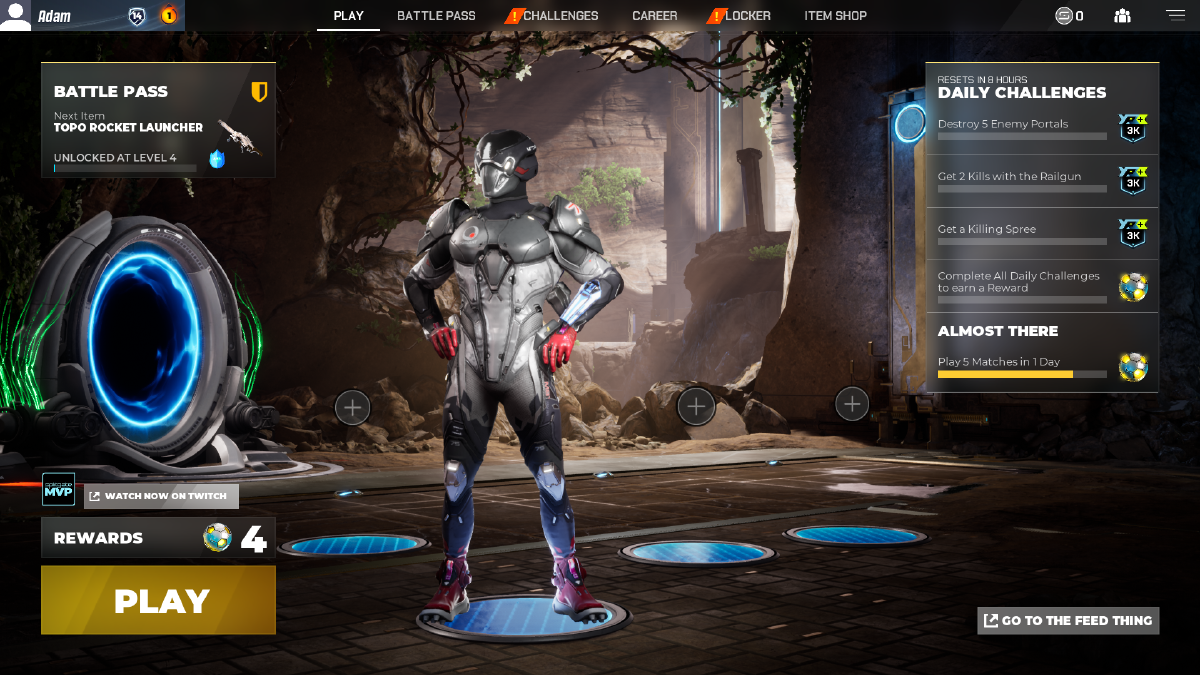1200x675 pixels.
Task: Open the friends list icon
Action: 1122,16
